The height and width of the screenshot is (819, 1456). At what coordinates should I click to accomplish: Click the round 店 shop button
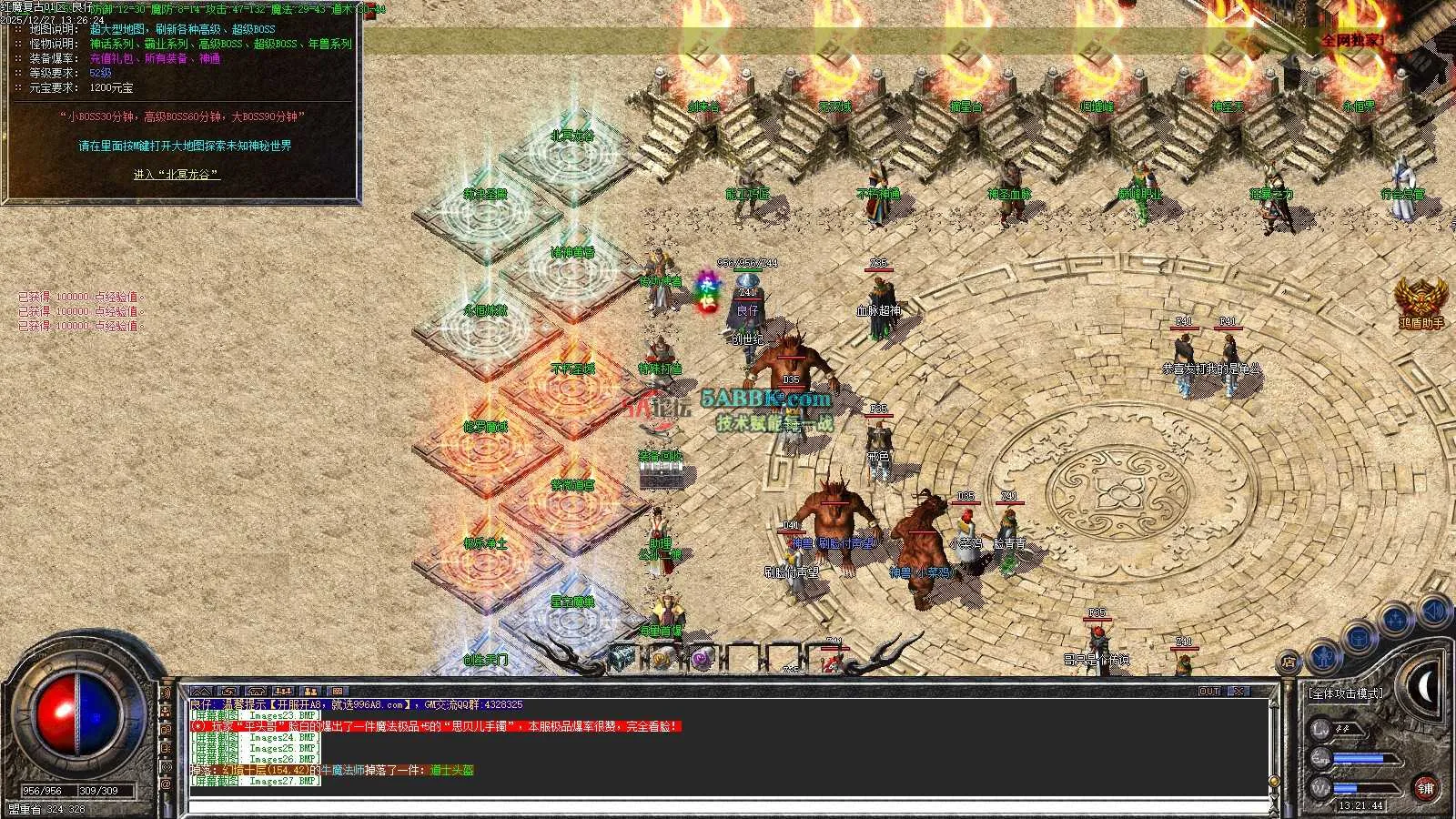[1289, 662]
